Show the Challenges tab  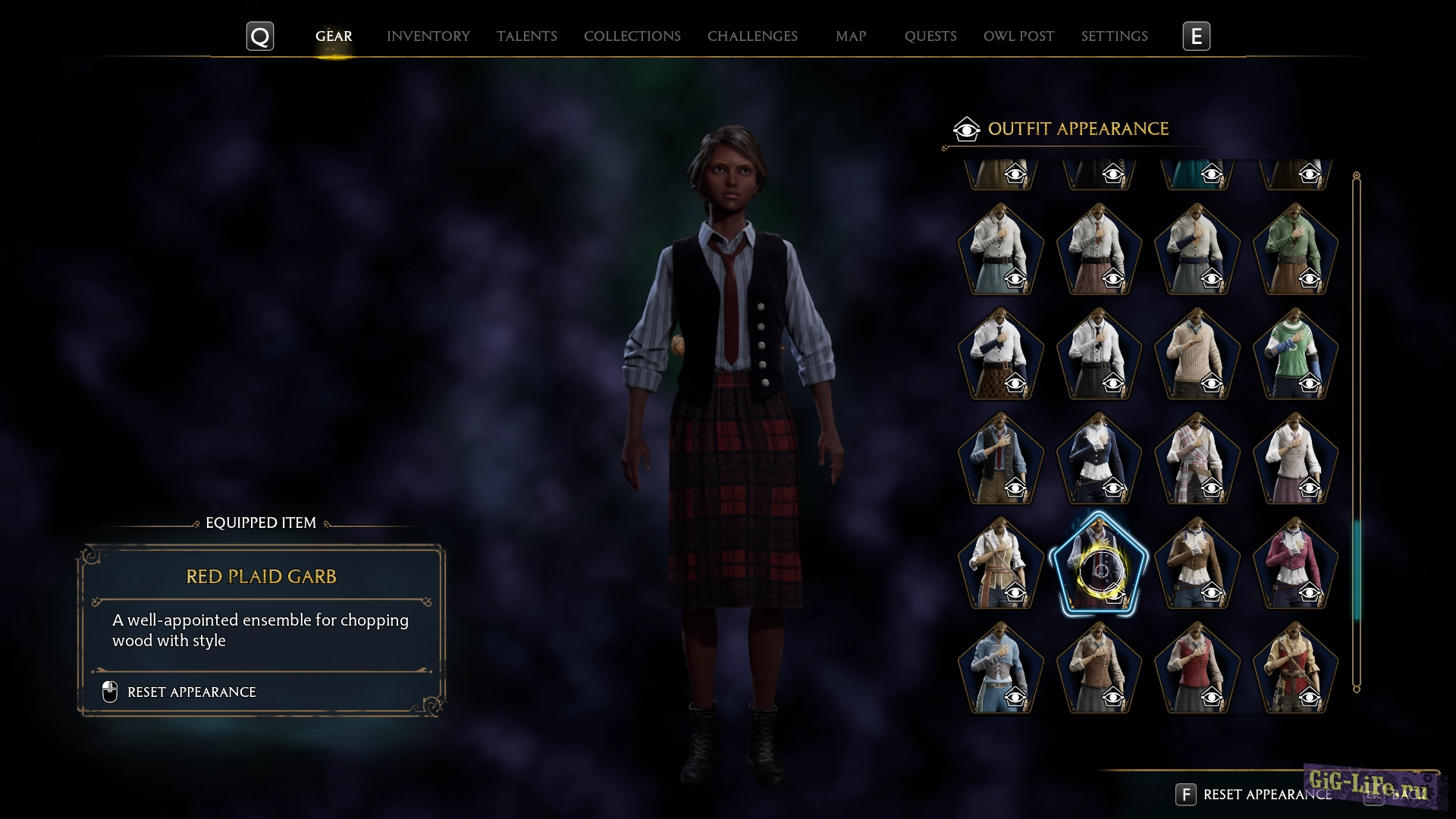[752, 36]
